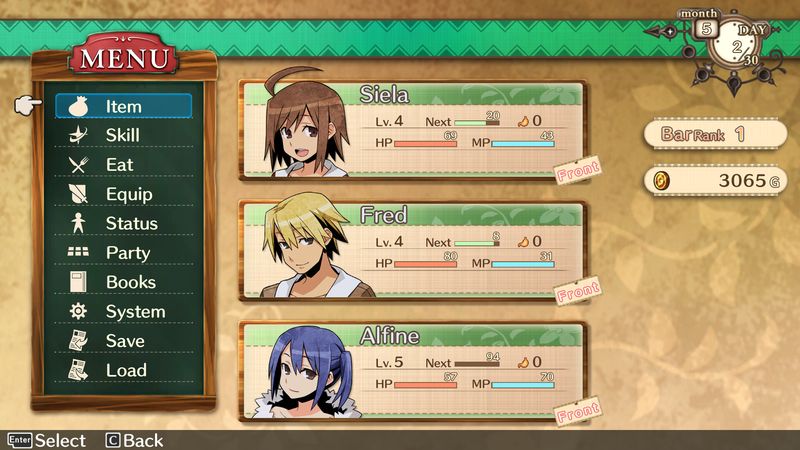Select the Skill menu entry
Viewport: 800px width, 450px height.
tap(123, 135)
